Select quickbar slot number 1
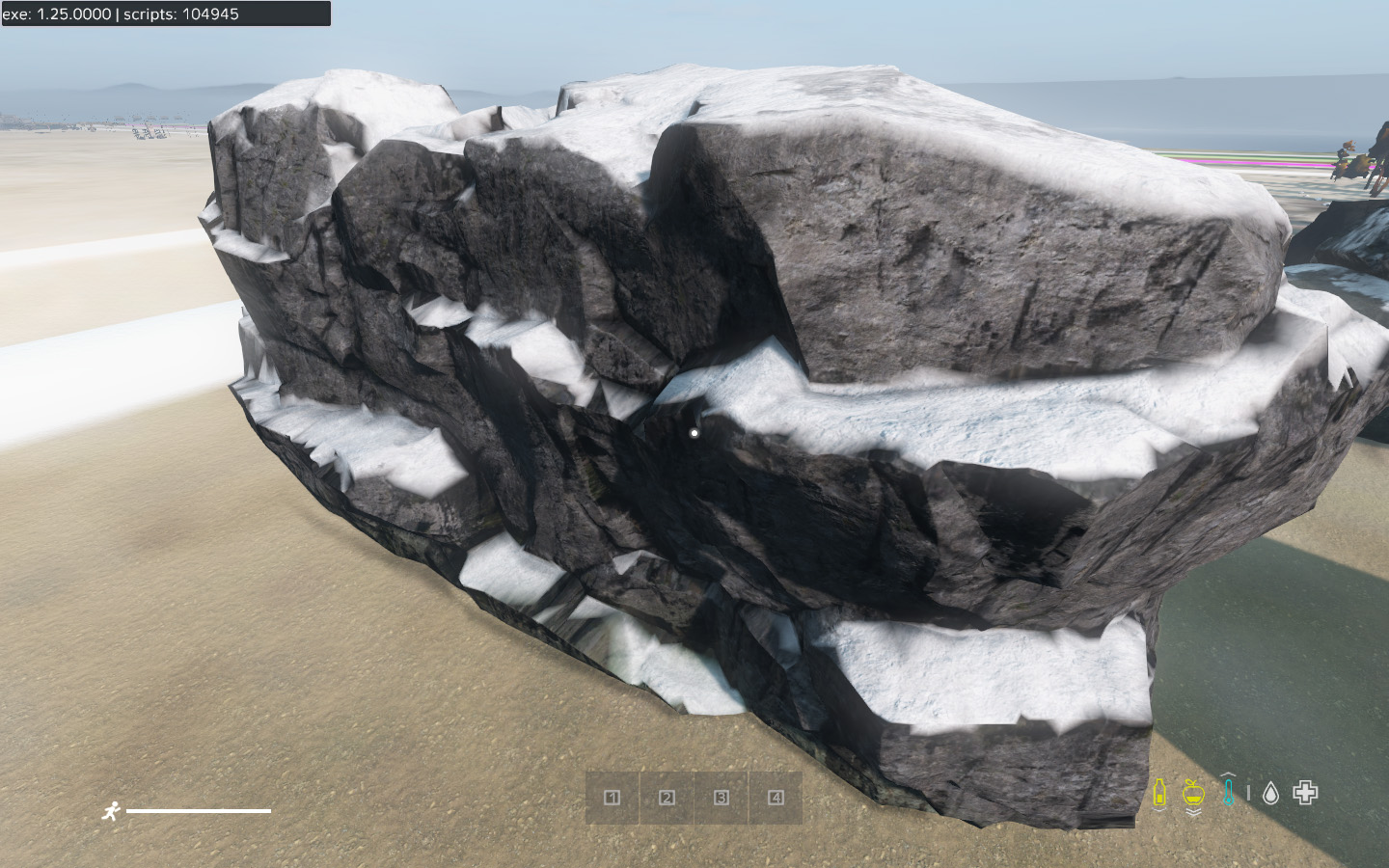Screen dimensions: 1389x868 (612, 798)
